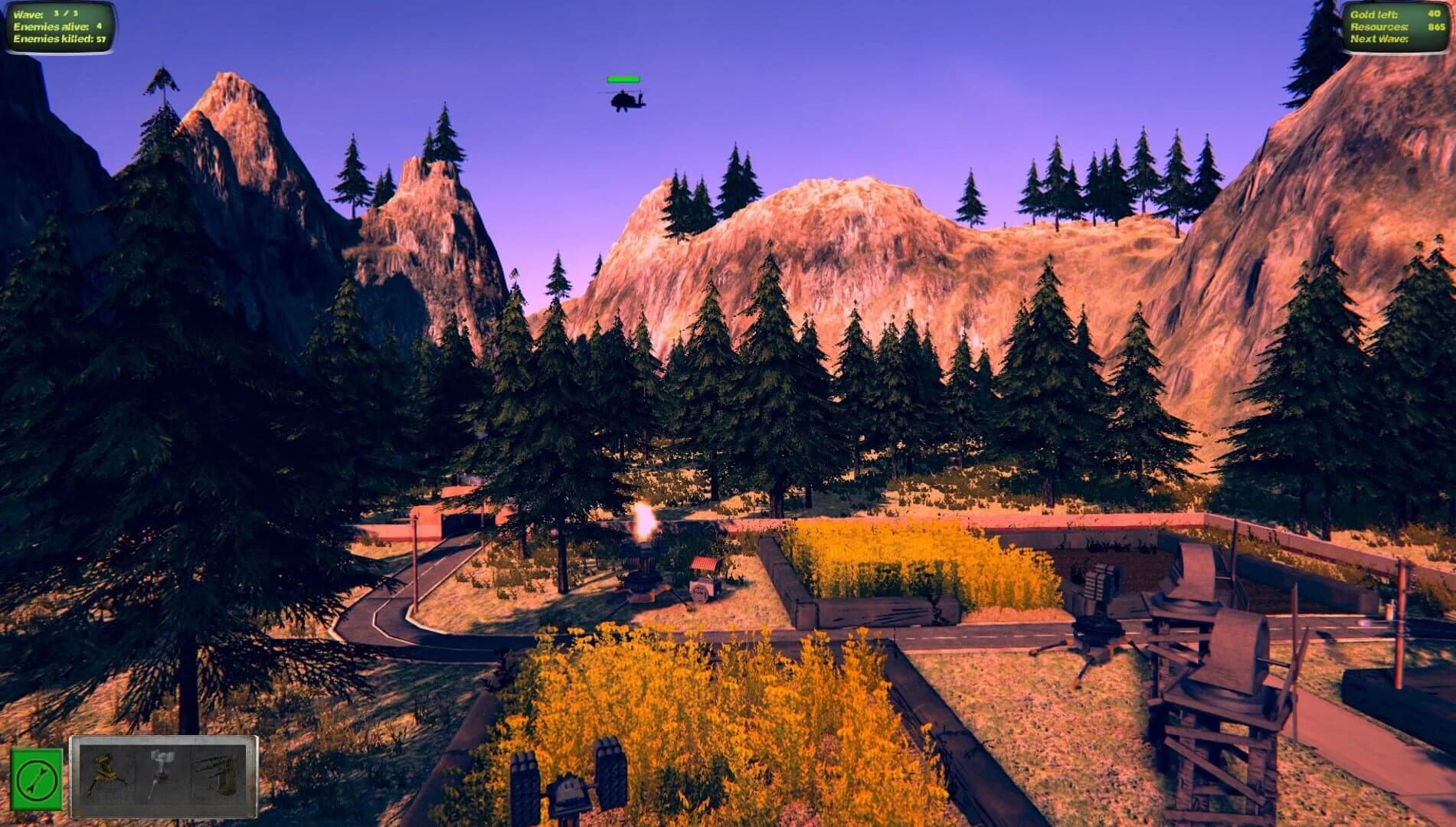Click the 'Wave: 3/3' counter
1456x827 pixels.
coord(46,13)
